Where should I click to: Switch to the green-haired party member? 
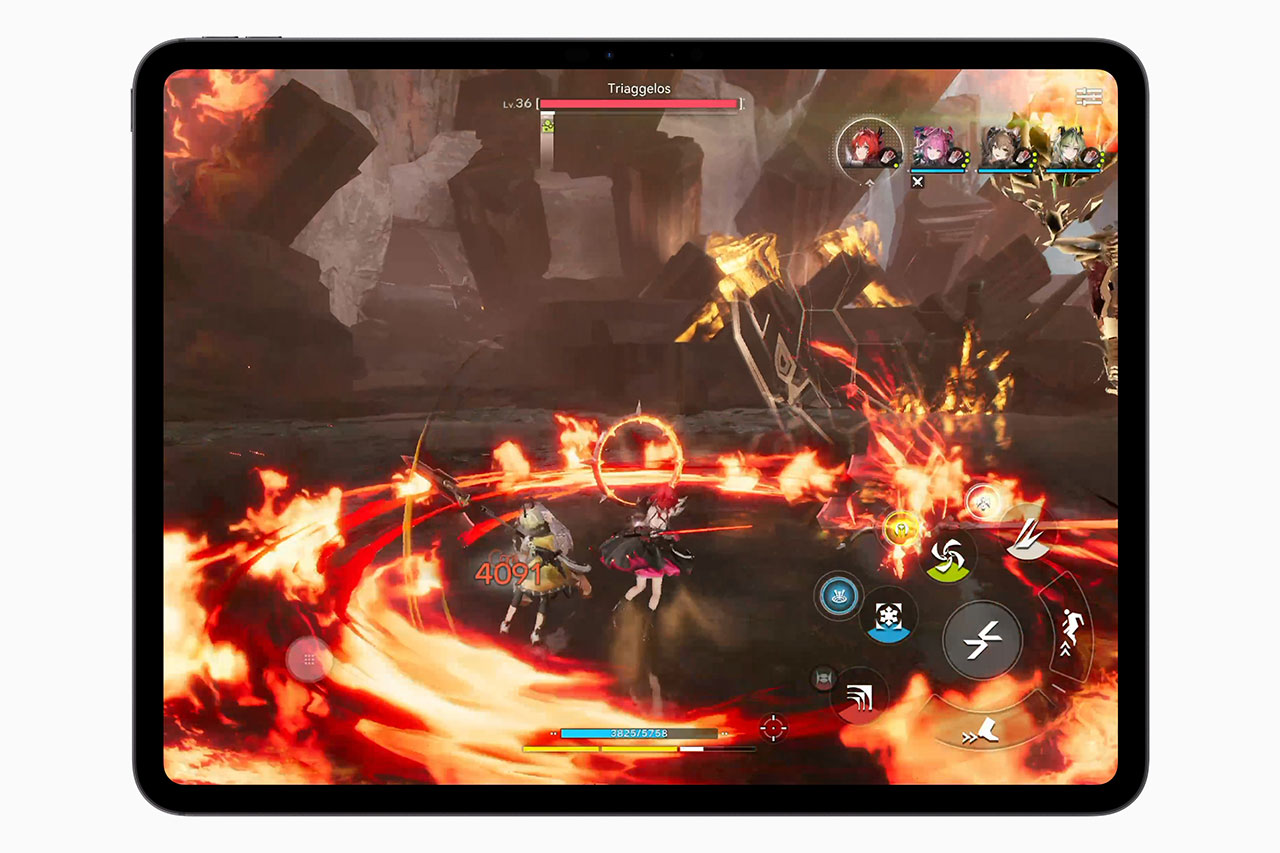click(x=1069, y=148)
